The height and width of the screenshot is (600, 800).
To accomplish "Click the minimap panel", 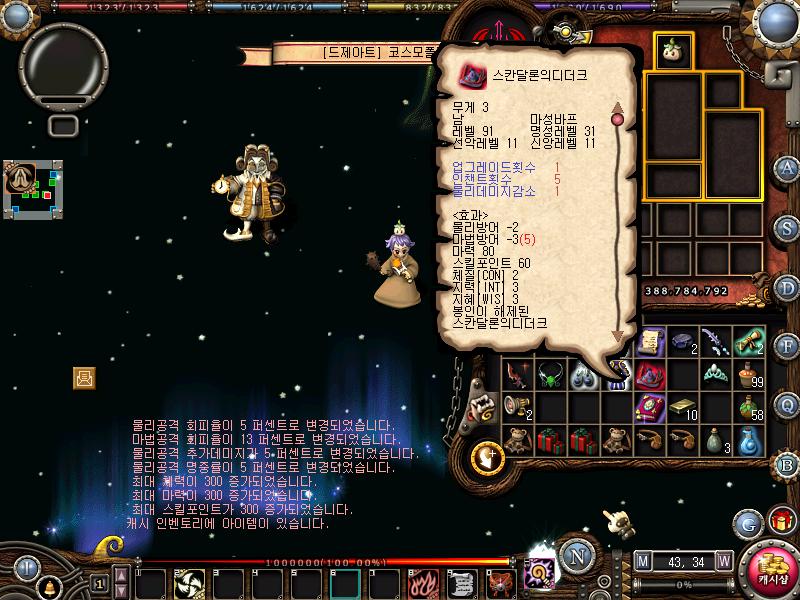I will (32, 189).
